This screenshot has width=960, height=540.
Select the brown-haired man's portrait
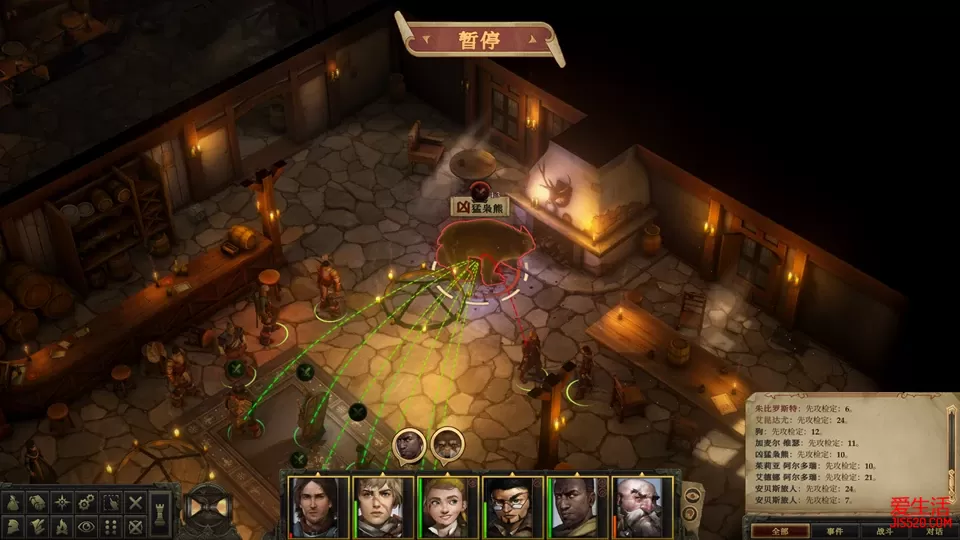[318, 507]
